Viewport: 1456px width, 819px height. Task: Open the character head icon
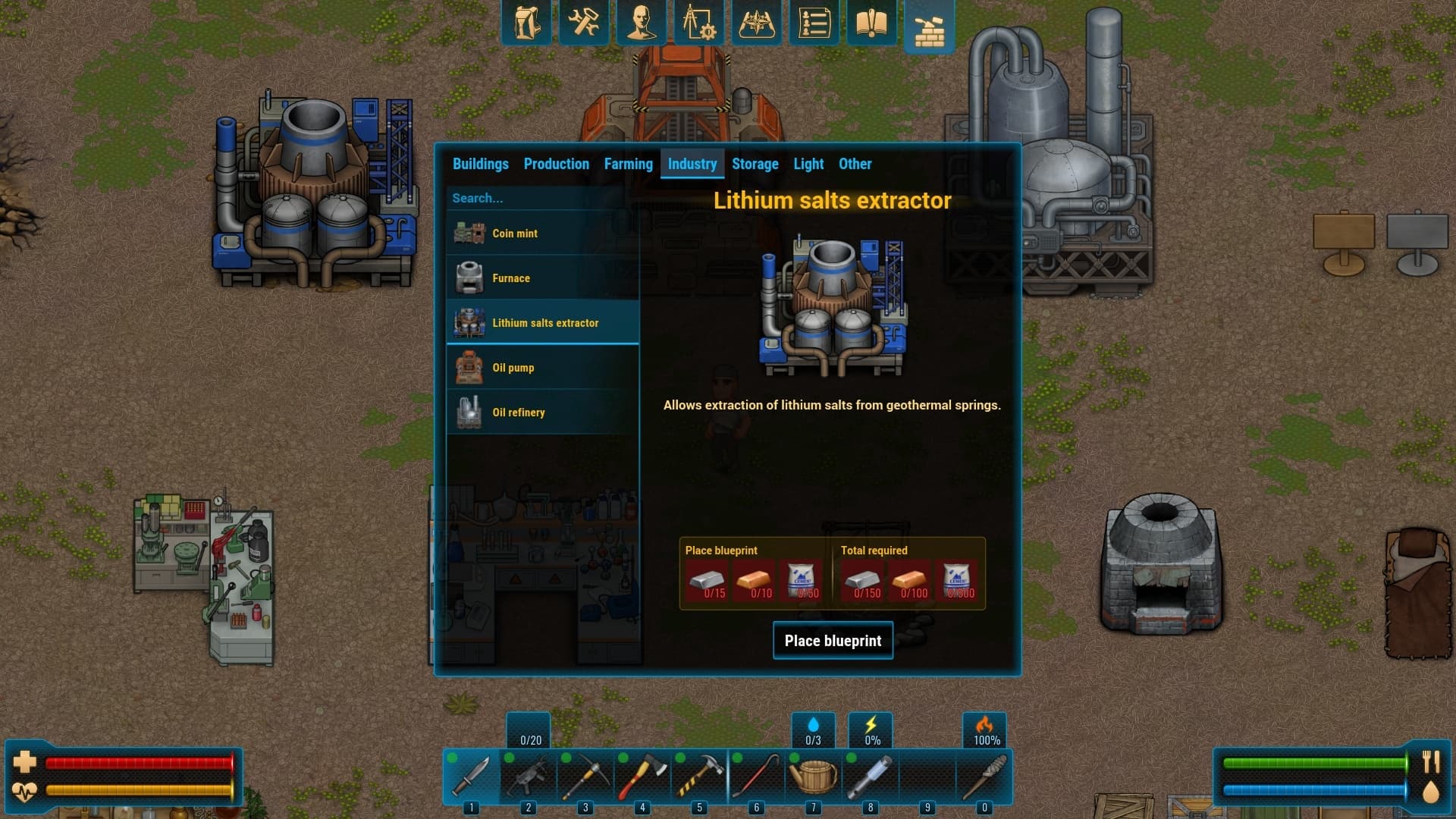(642, 23)
